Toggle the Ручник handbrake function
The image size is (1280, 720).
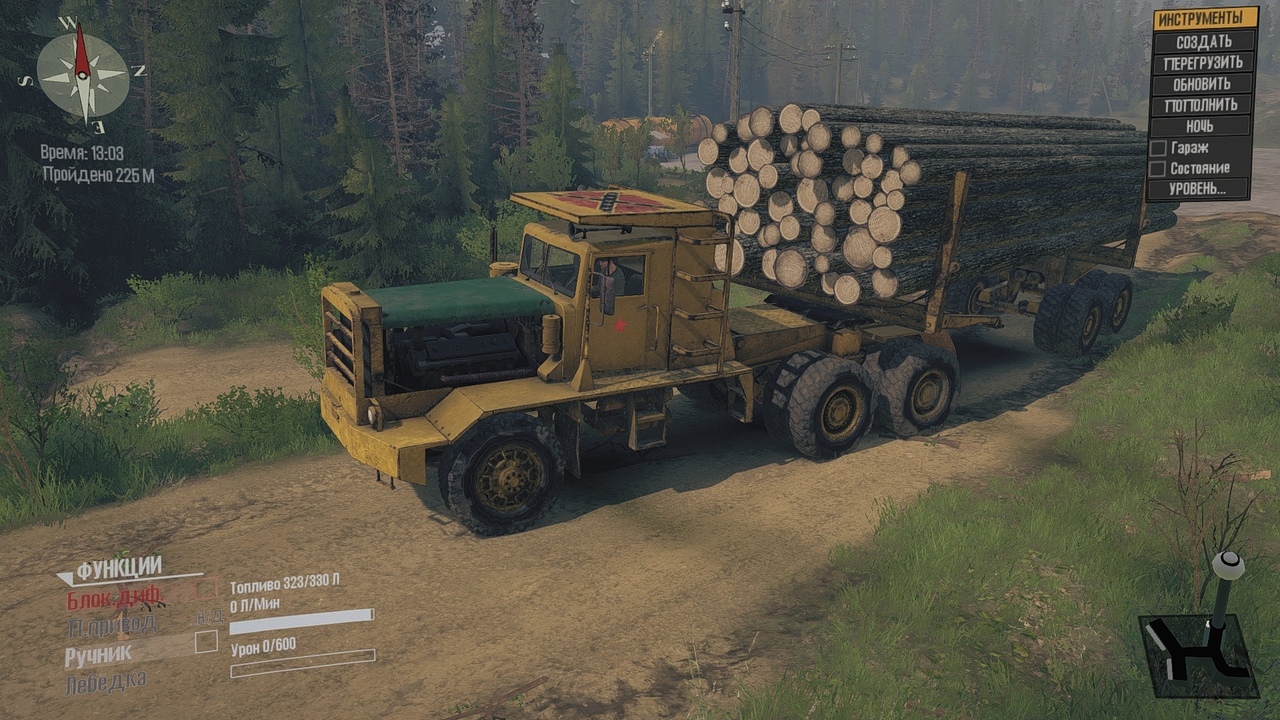[x=98, y=656]
